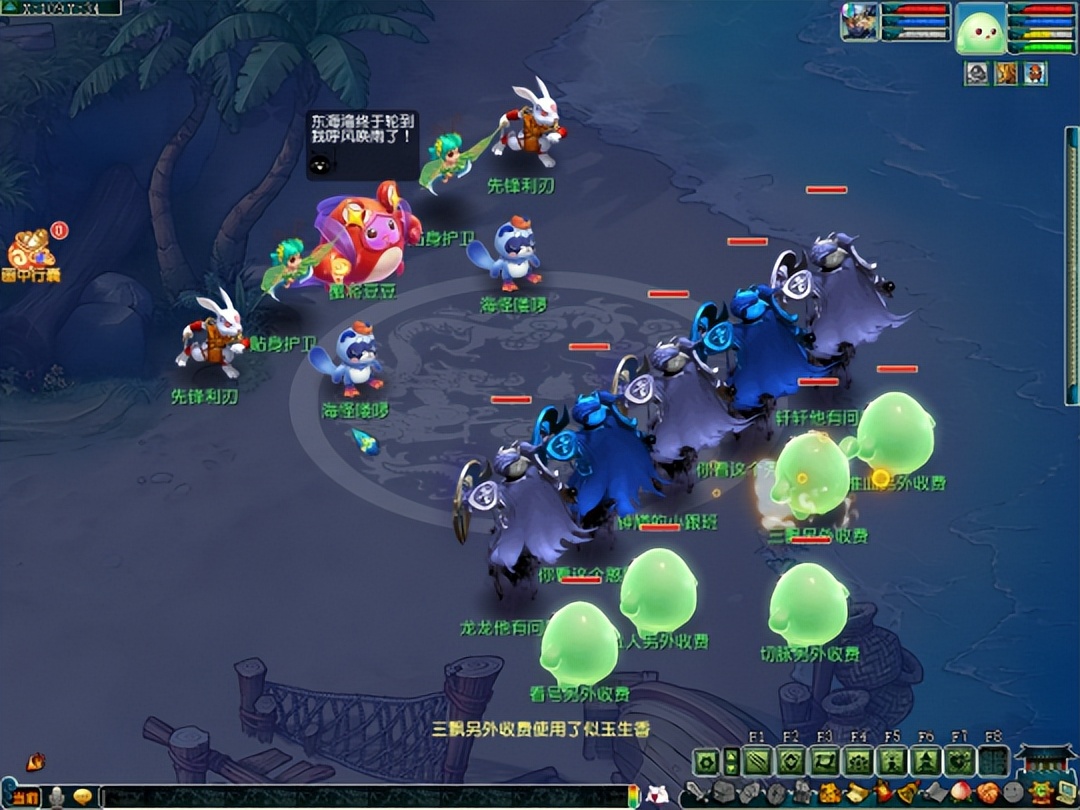This screenshot has height=810, width=1080.
Task: Open the yellow paper scroll toolbar icon
Action: tap(856, 794)
